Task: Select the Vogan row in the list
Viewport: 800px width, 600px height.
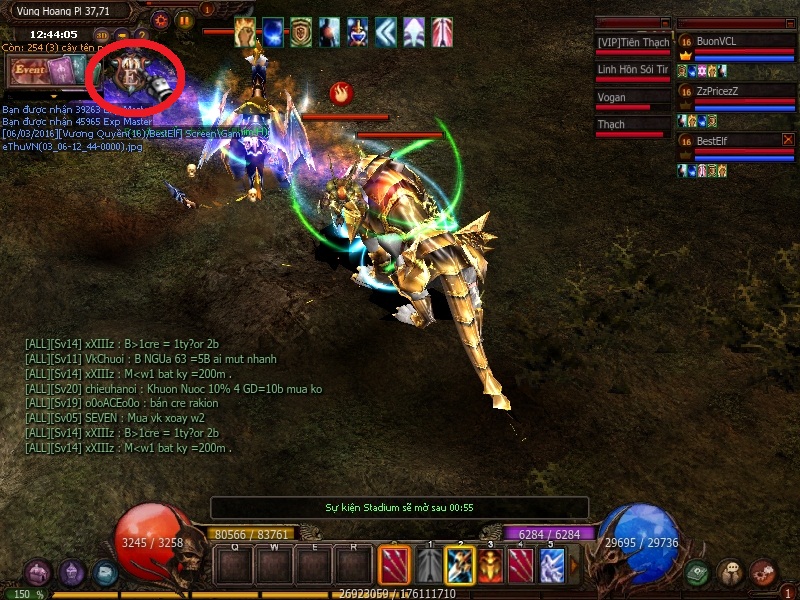Action: tap(632, 98)
